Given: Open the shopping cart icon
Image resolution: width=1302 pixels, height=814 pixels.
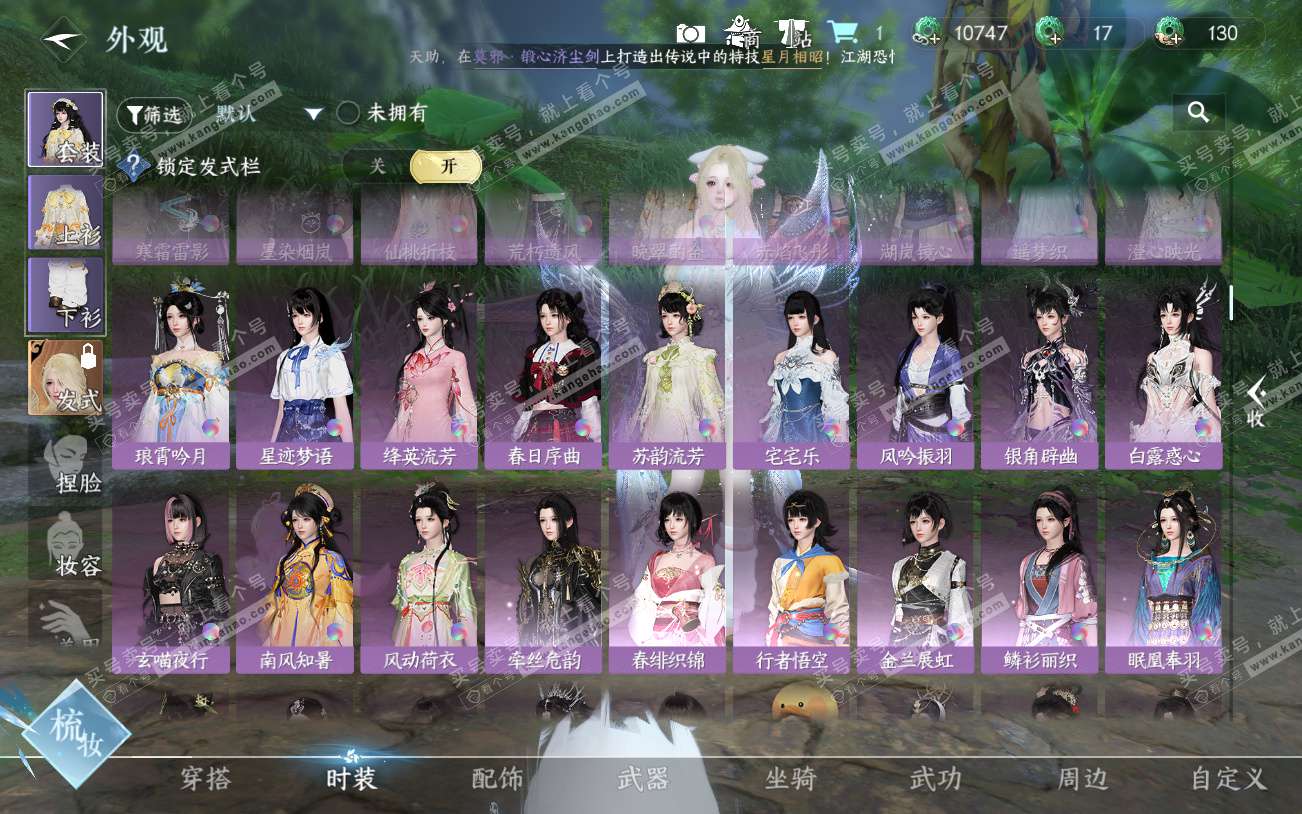Looking at the screenshot, I should pos(843,33).
